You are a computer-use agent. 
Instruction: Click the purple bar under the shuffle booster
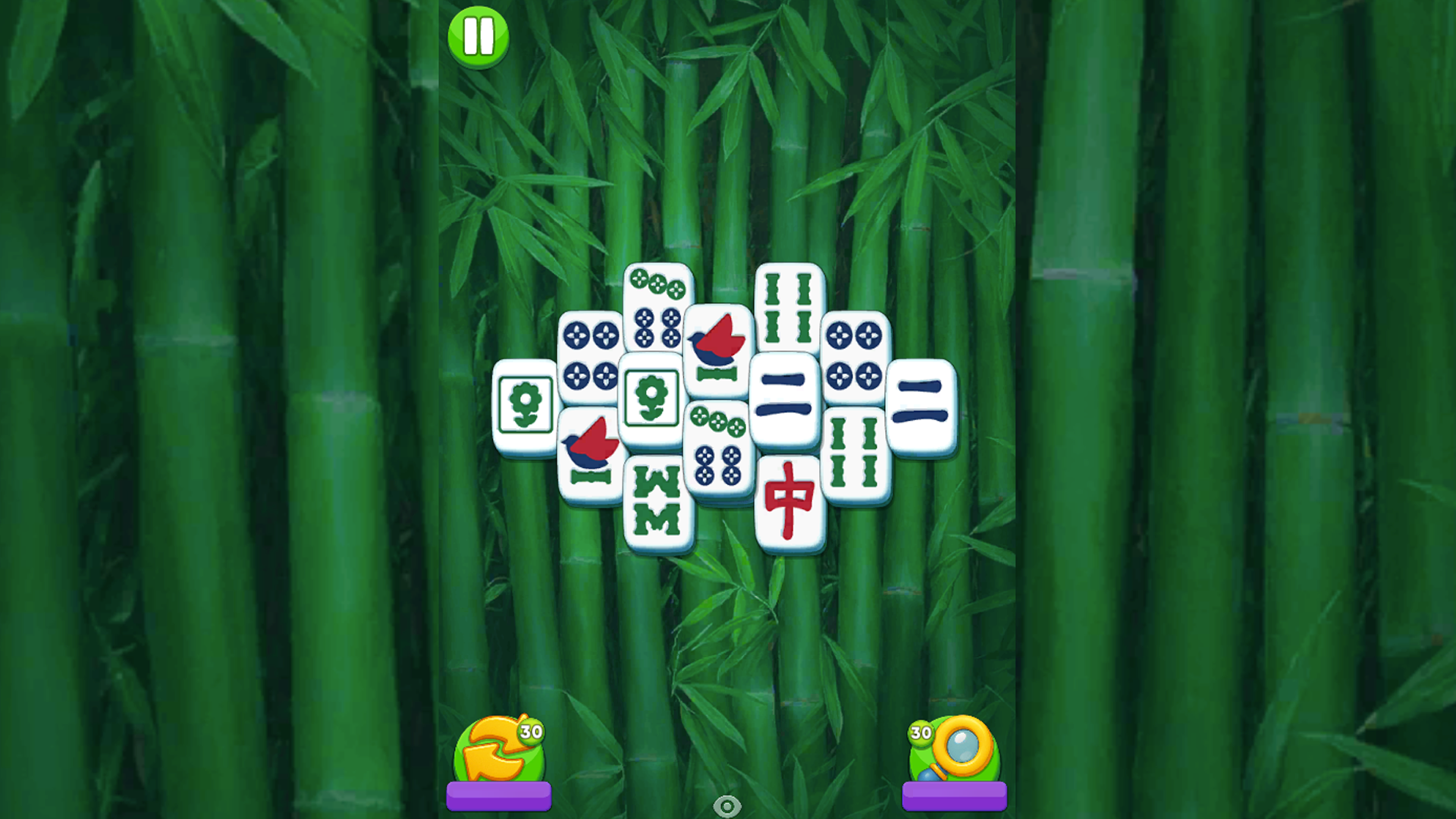[x=499, y=795]
